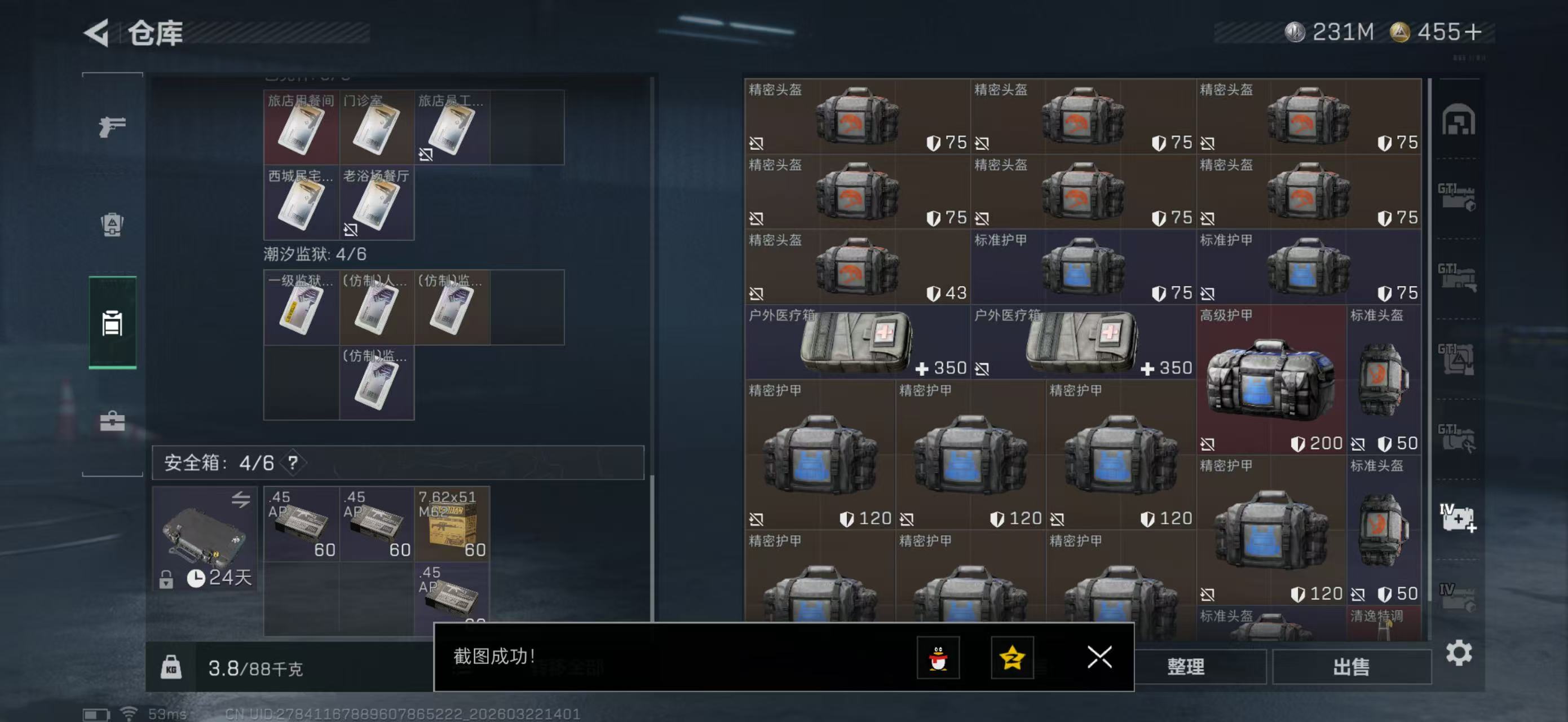Open the settings gear at bottom right
This screenshot has width=1568, height=722.
pyautogui.click(x=1460, y=654)
